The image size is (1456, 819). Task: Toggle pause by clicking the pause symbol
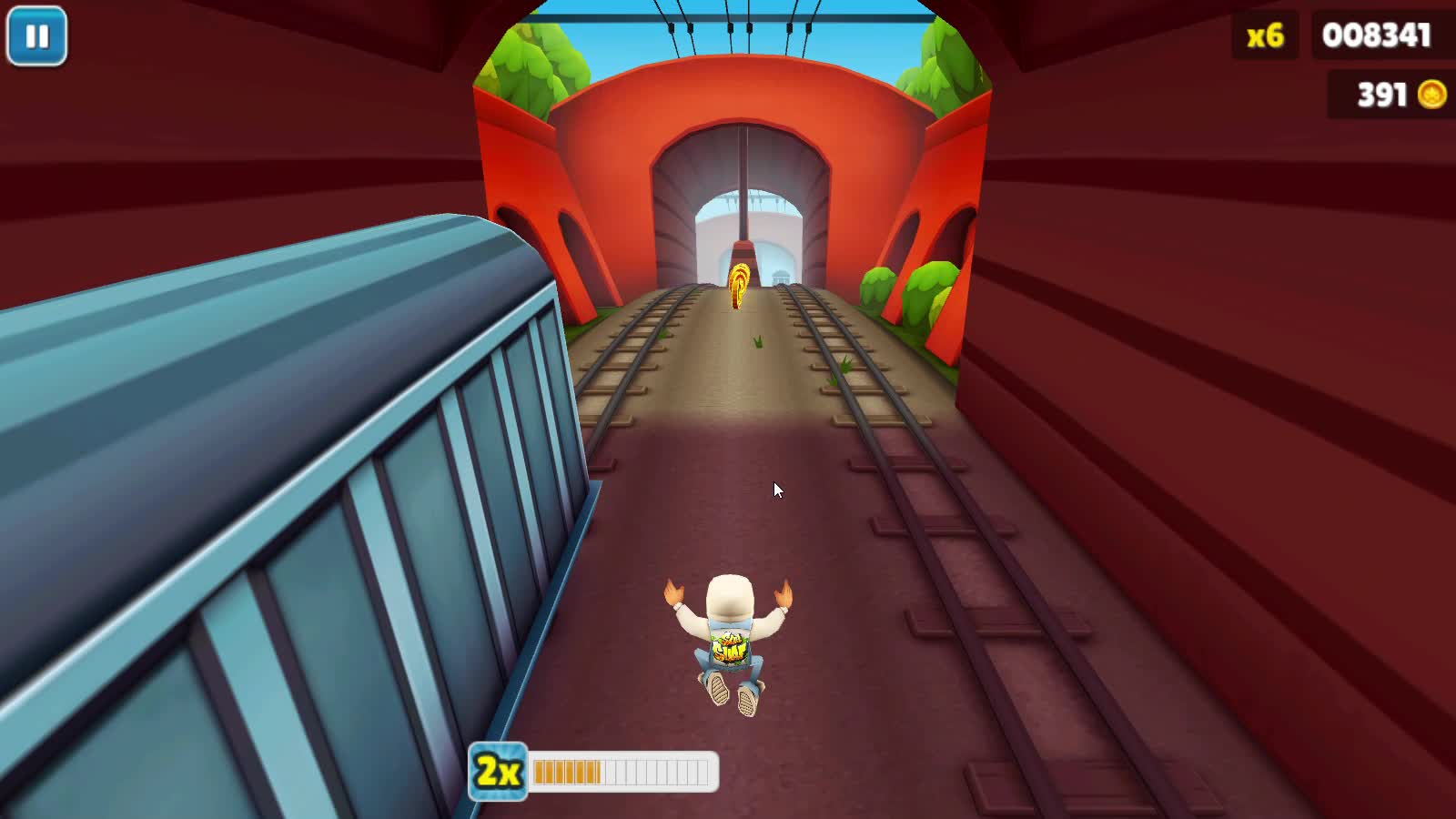38,36
